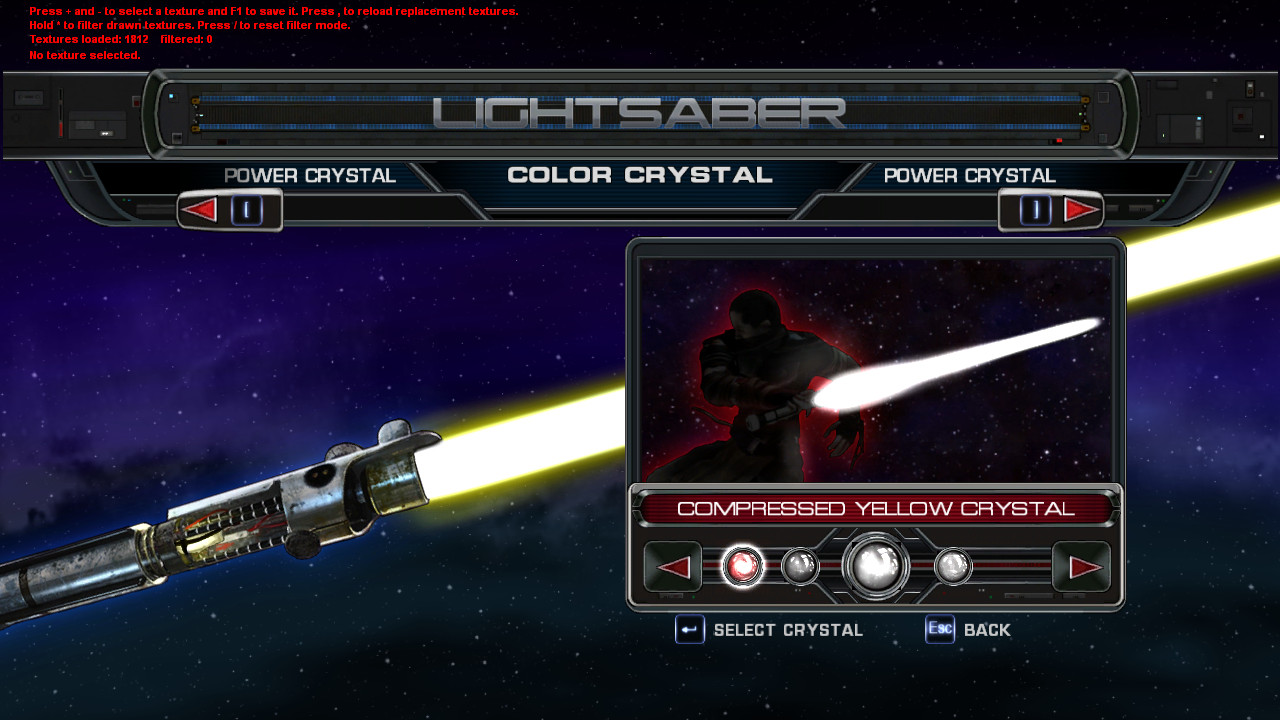
Task: Select the grey crystal left of the center orb
Action: 801,565
